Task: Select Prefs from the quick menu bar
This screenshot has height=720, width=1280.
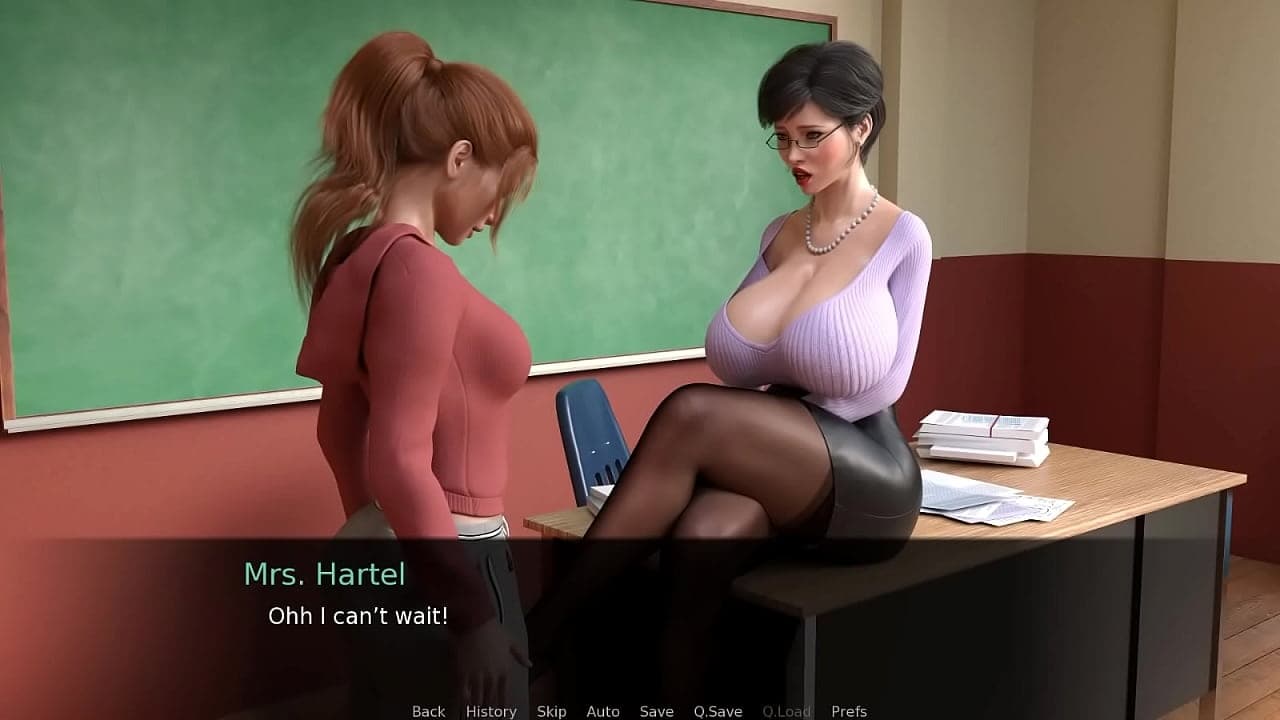Action: [851, 711]
